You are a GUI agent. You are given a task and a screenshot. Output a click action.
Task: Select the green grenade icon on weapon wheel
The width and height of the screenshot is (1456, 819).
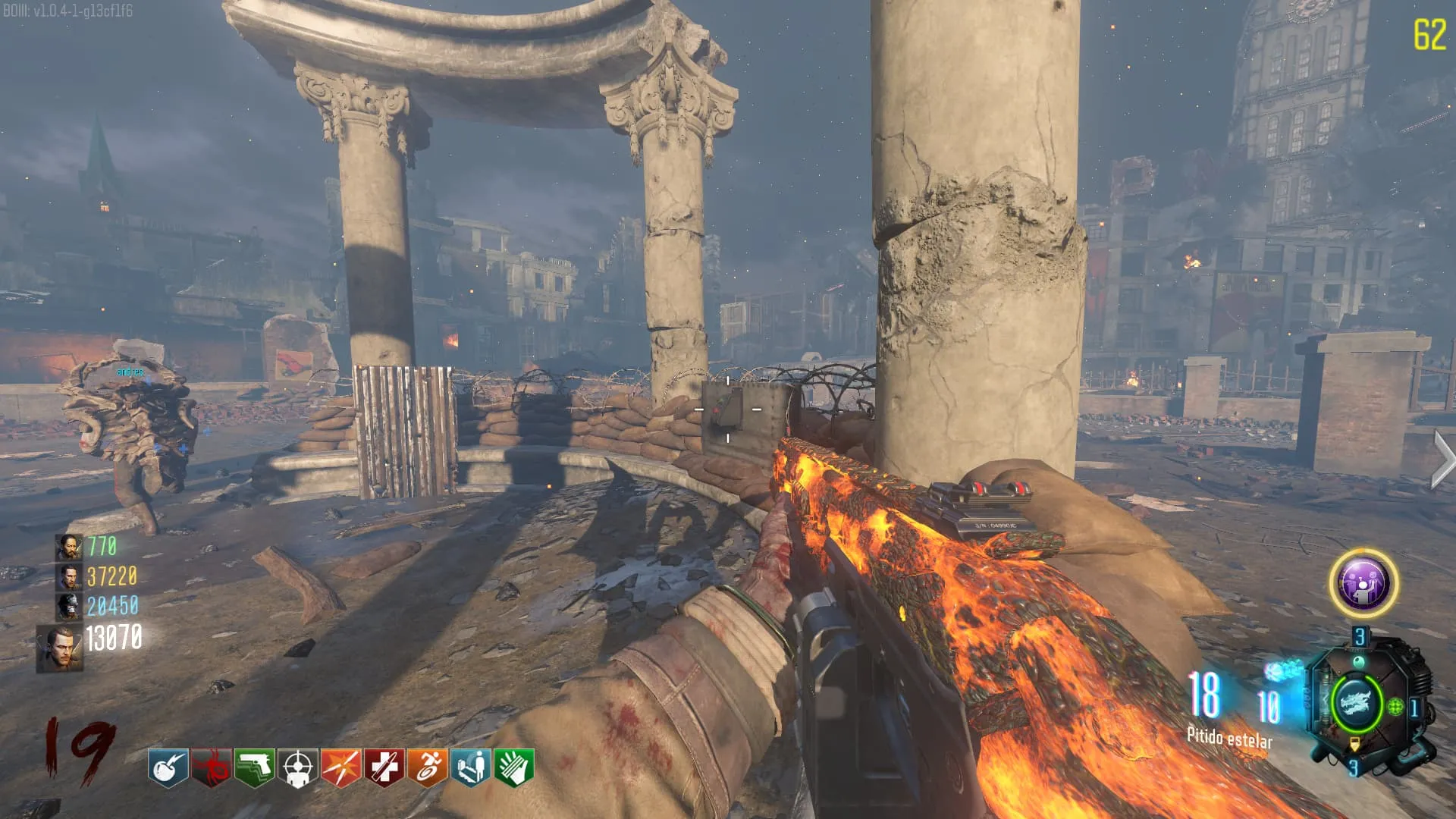(x=1395, y=707)
